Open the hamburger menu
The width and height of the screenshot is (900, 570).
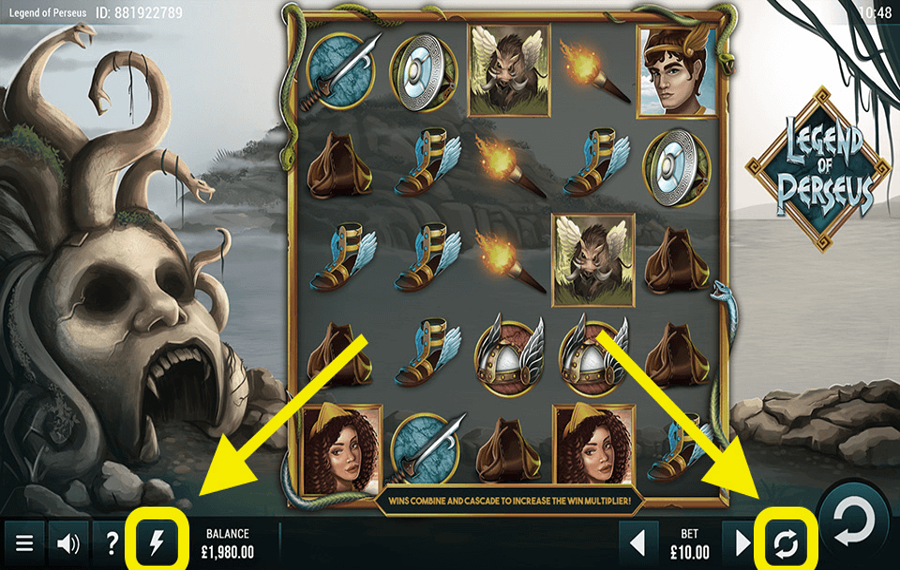click(24, 544)
